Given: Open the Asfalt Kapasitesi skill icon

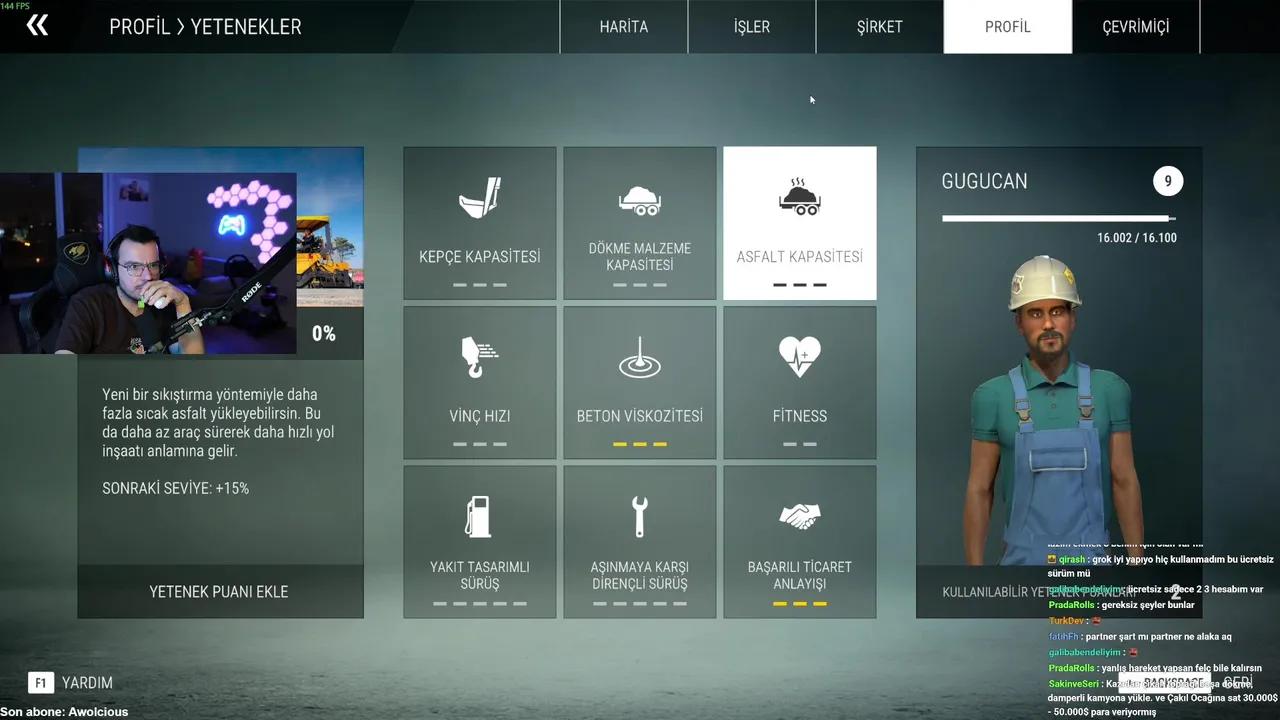Looking at the screenshot, I should 800,198.
